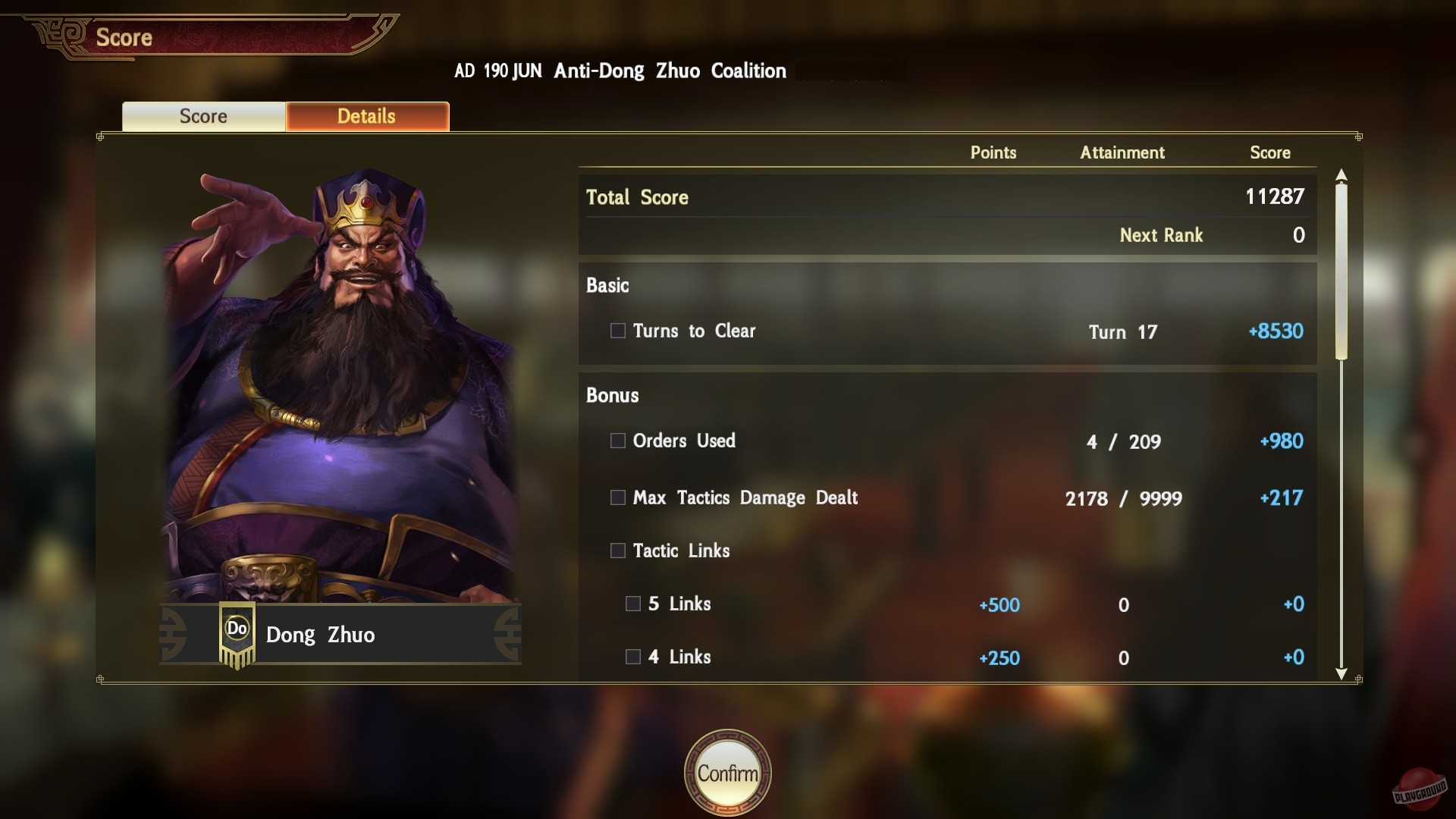Image resolution: width=1456 pixels, height=819 pixels.
Task: Enable the Orders Used checkbox
Action: click(617, 441)
